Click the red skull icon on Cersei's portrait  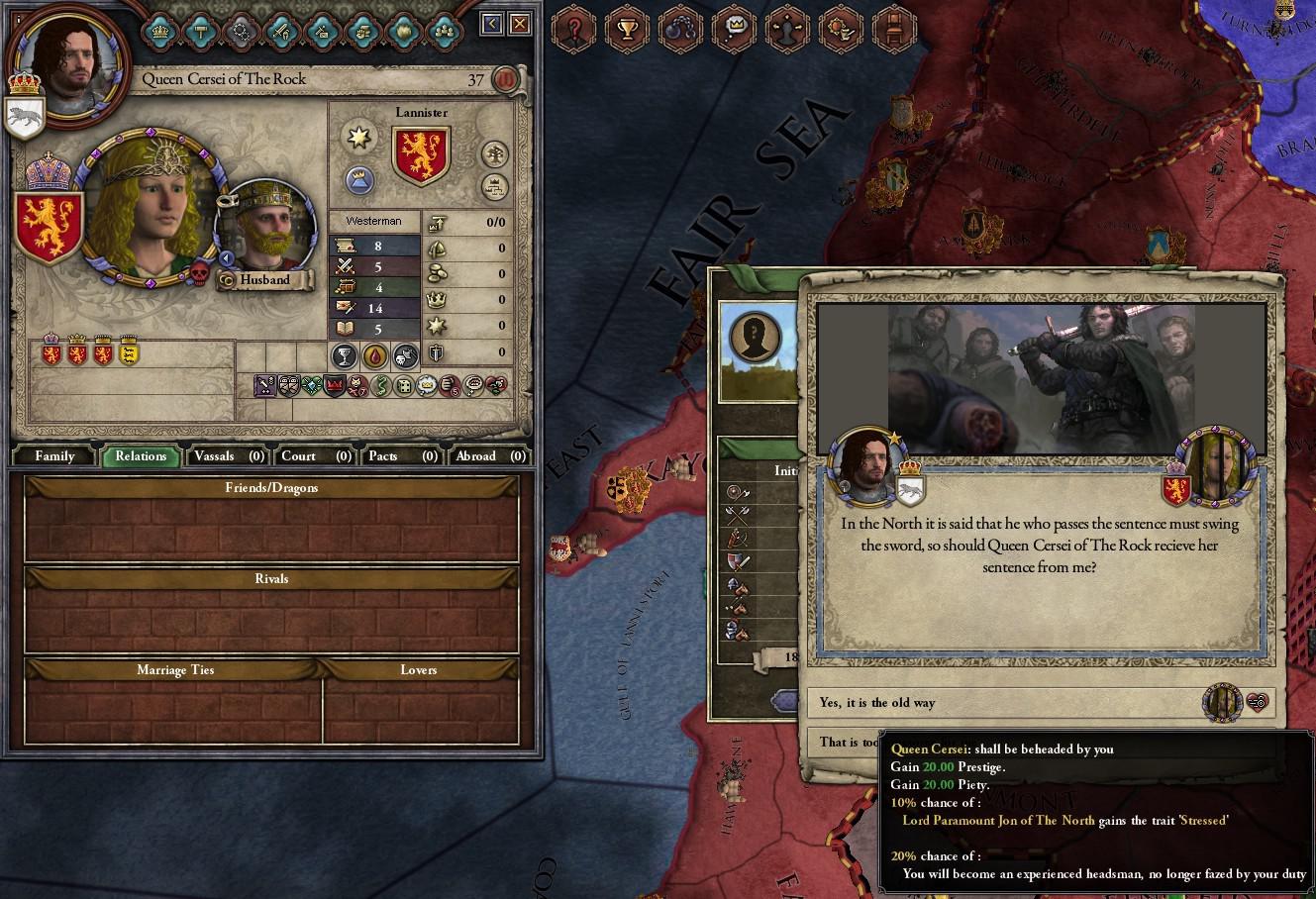tap(199, 272)
